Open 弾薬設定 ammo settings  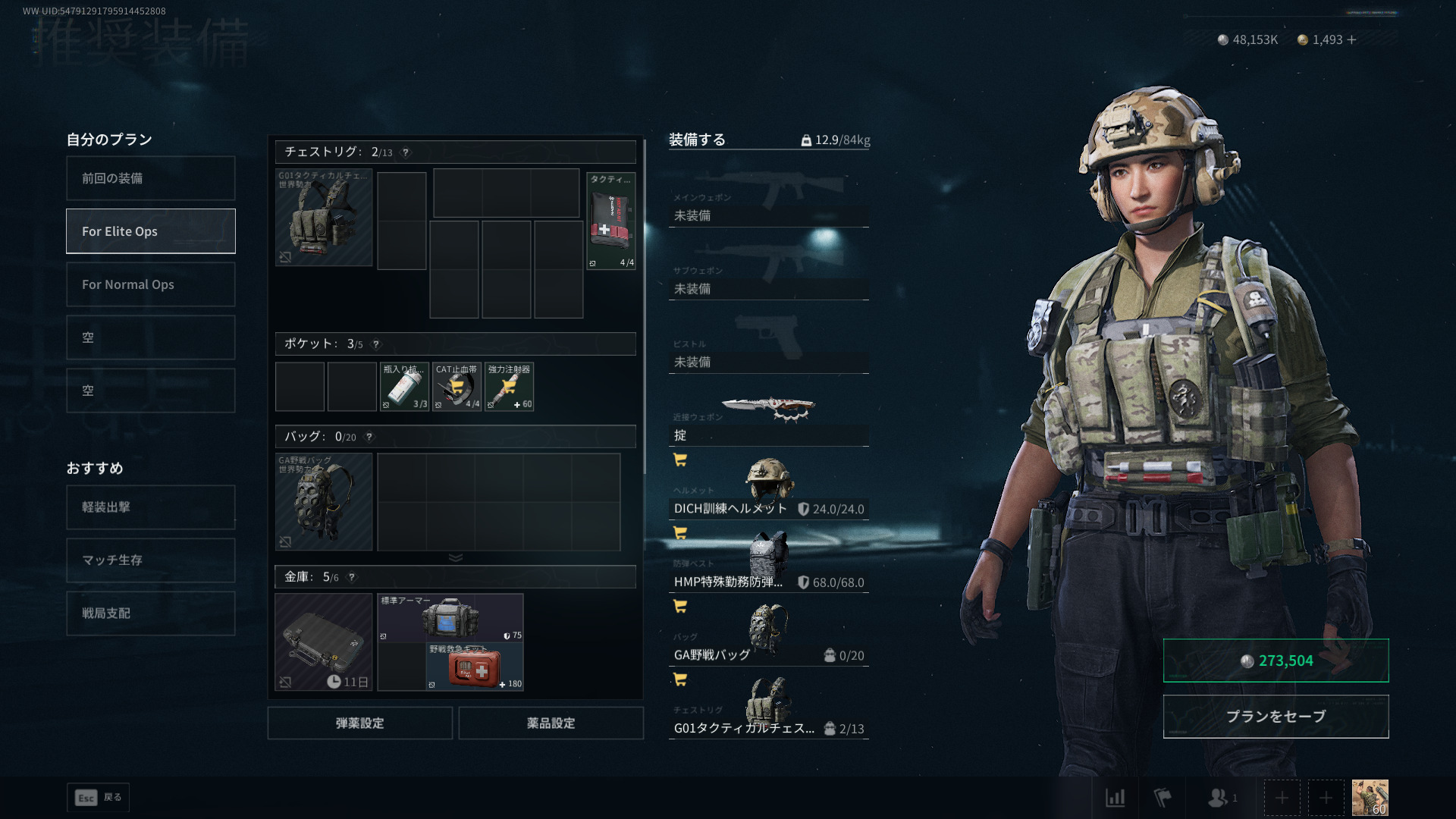[359, 723]
